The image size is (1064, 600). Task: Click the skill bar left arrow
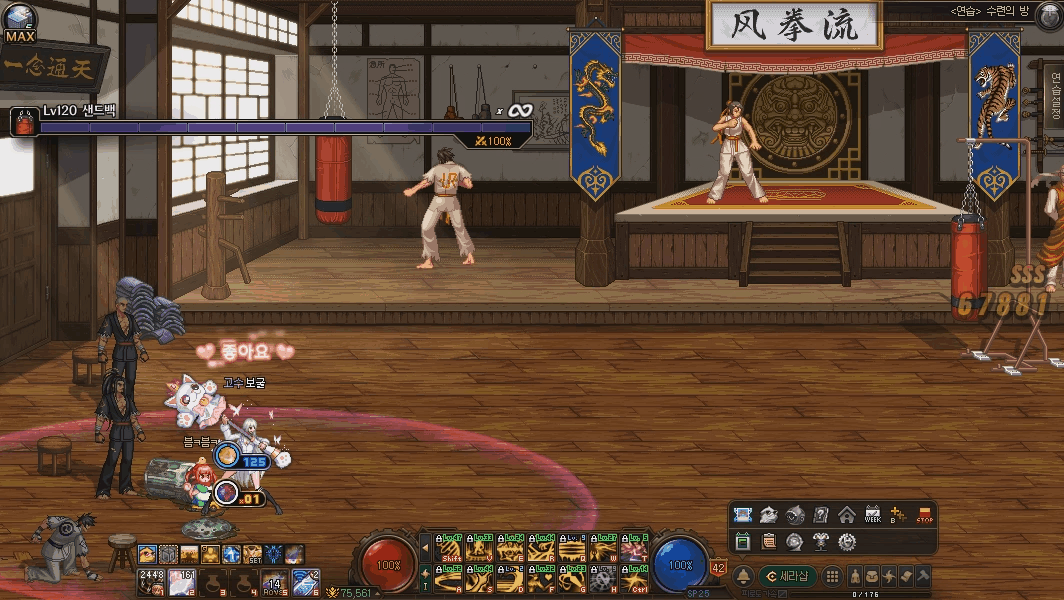(x=426, y=549)
